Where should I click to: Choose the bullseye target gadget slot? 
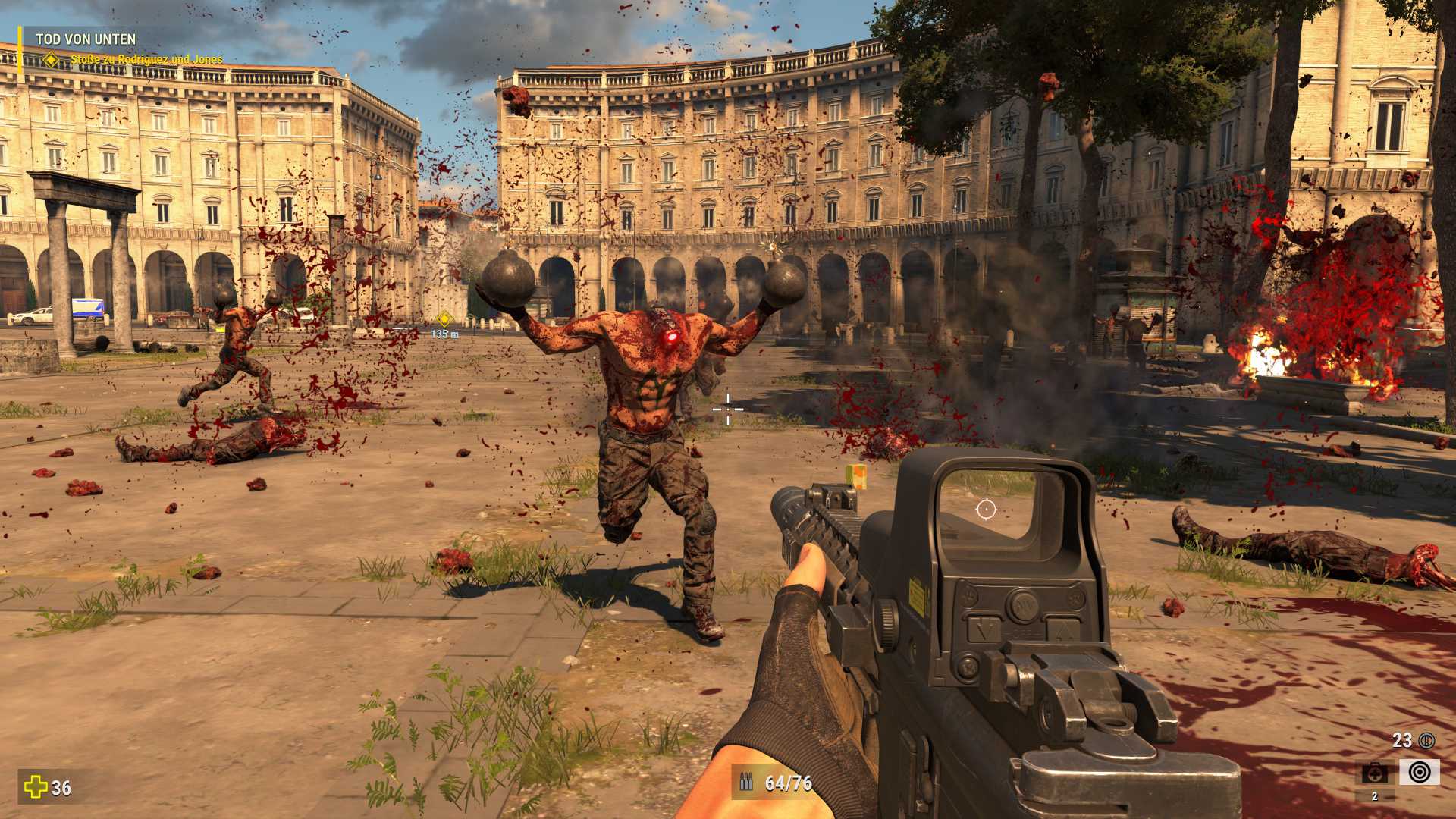(1419, 772)
